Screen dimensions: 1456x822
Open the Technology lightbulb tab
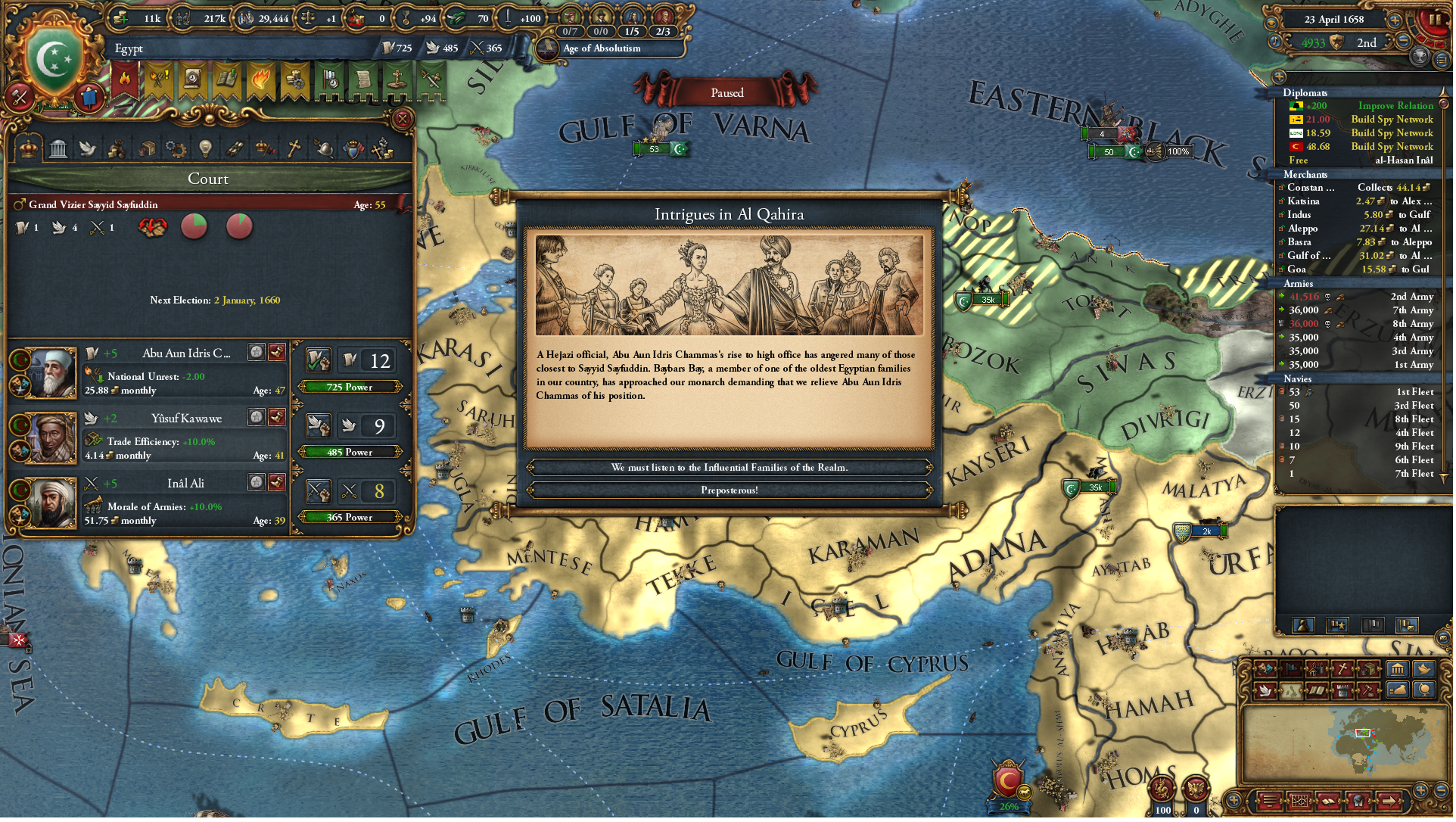pos(205,148)
